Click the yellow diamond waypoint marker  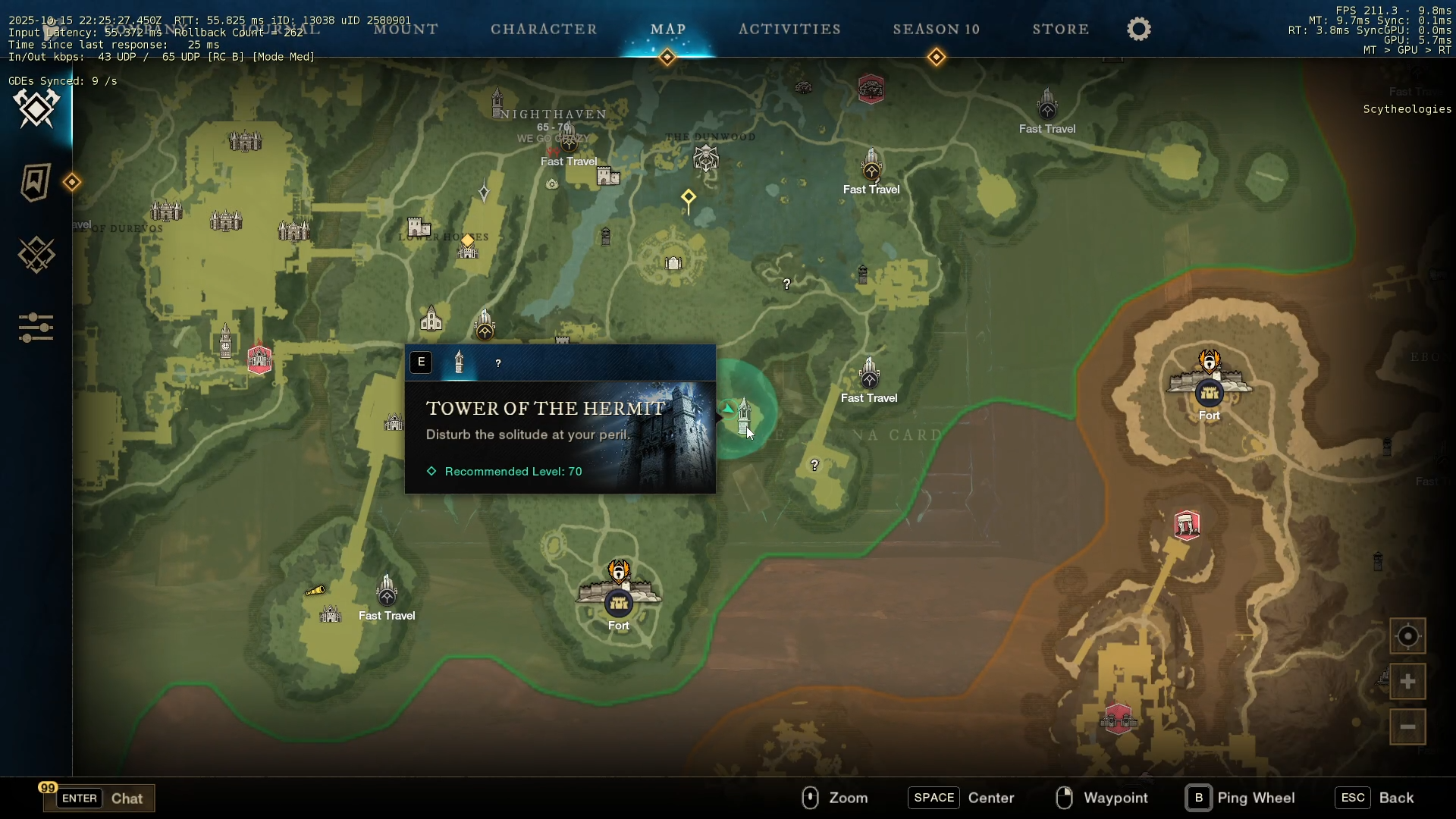point(688,198)
